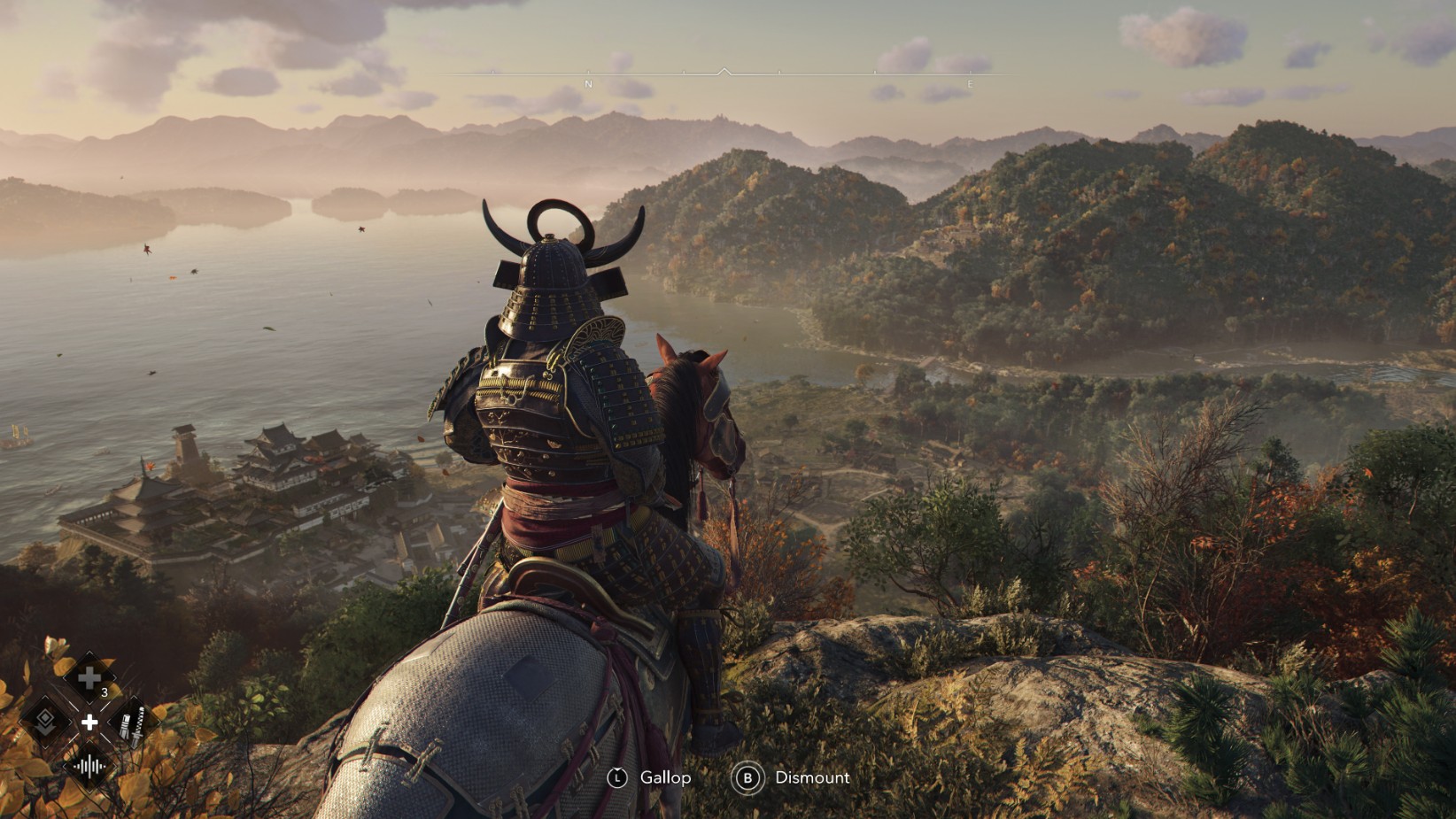Click the sound wave focus icon

click(x=90, y=765)
